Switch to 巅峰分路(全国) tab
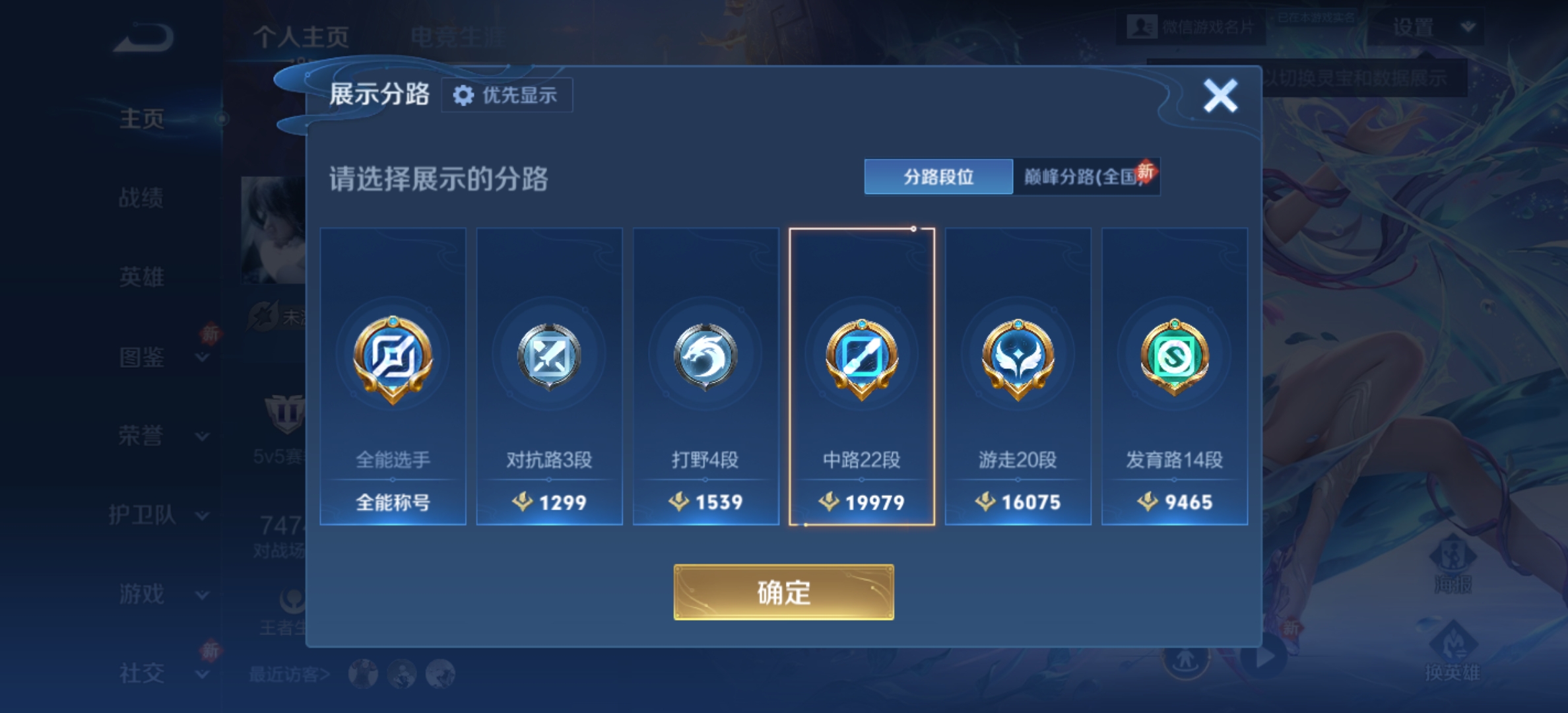Viewport: 1568px width, 713px height. (x=1085, y=177)
